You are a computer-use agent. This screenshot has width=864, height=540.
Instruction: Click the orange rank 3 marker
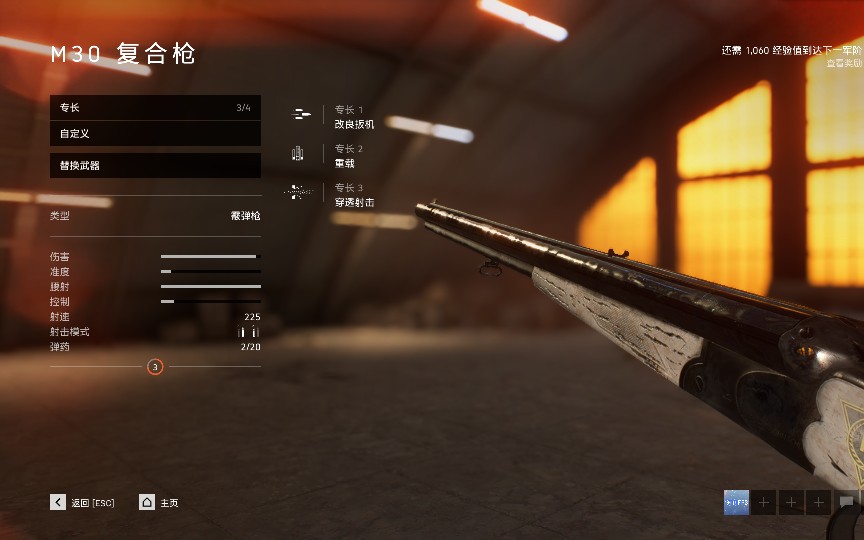155,367
